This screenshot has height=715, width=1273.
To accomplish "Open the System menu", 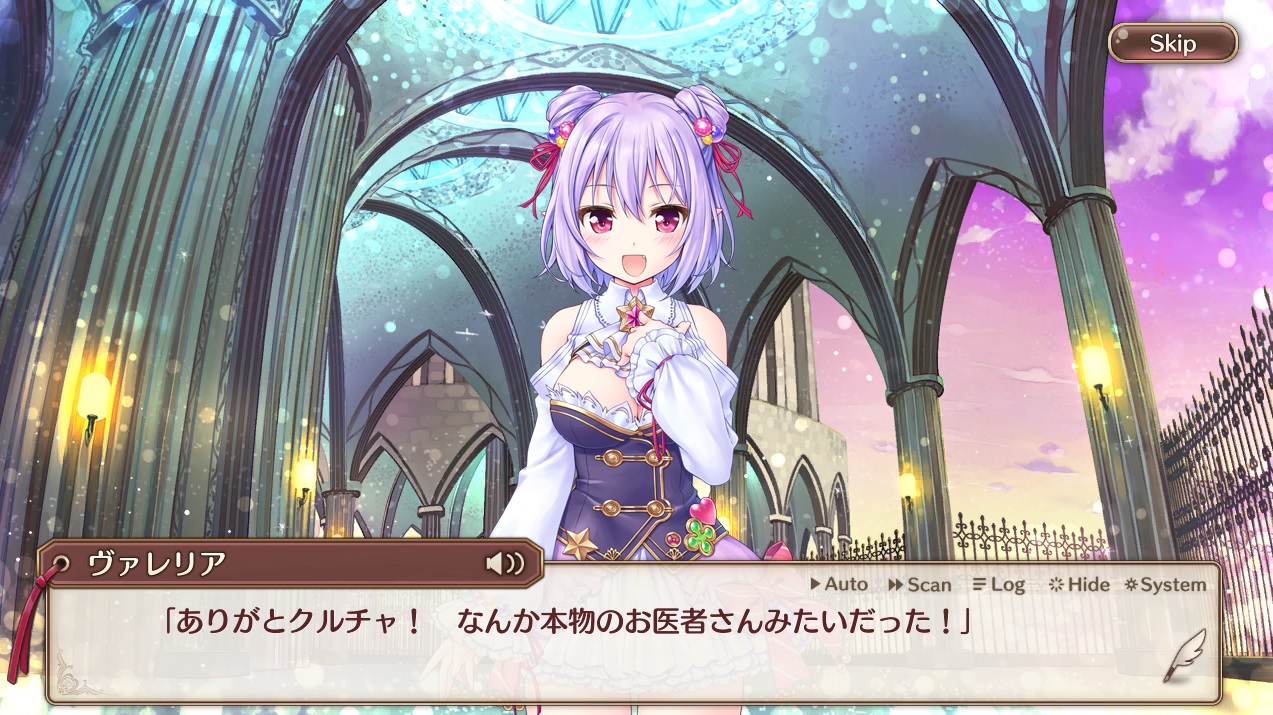I will [1165, 585].
